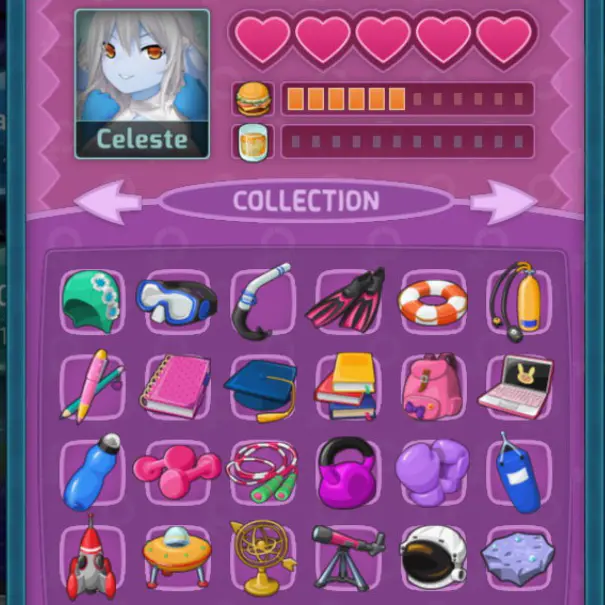
Task: Pick the snorkel item slot
Action: click(261, 300)
